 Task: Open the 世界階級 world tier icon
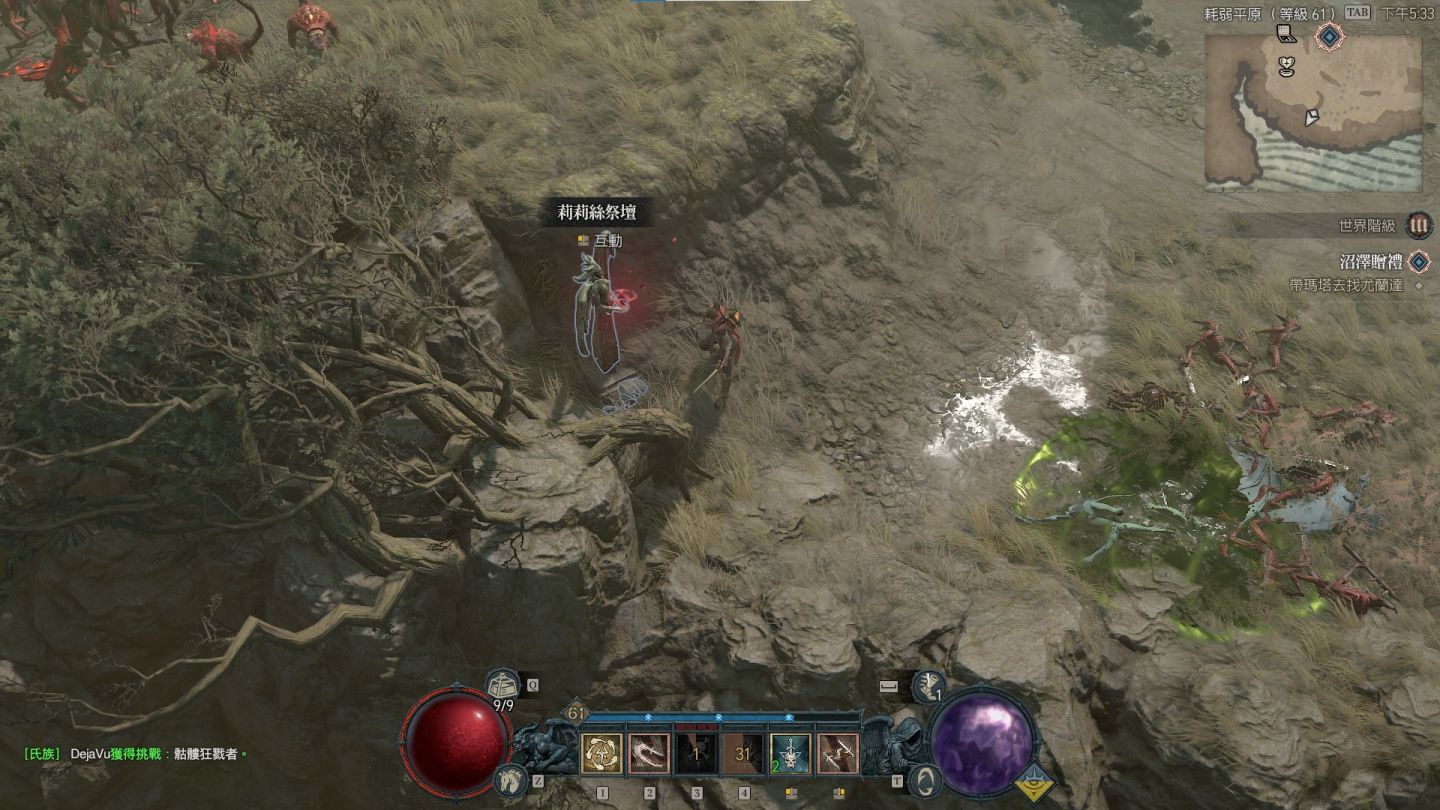1417,226
